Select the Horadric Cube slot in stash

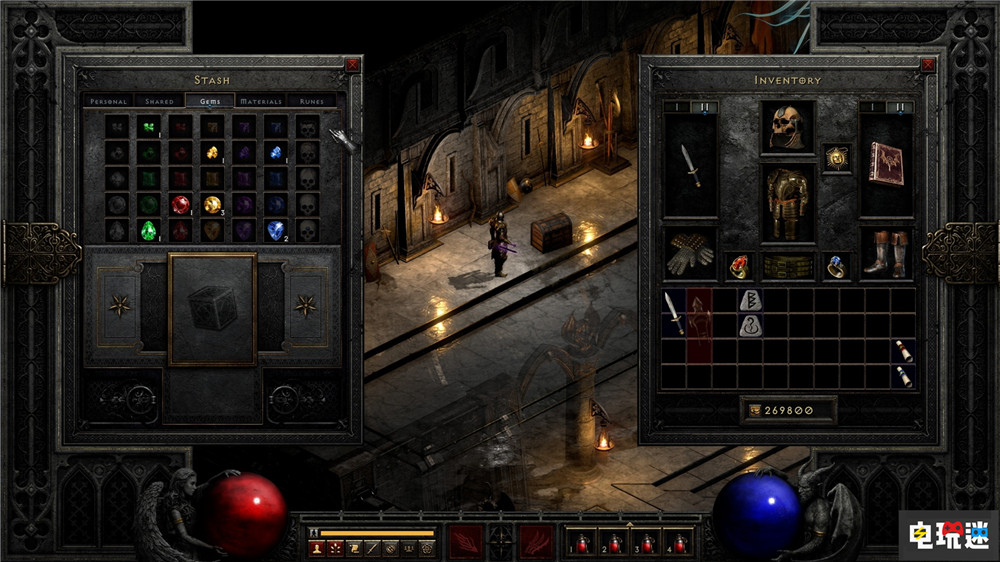click(212, 308)
